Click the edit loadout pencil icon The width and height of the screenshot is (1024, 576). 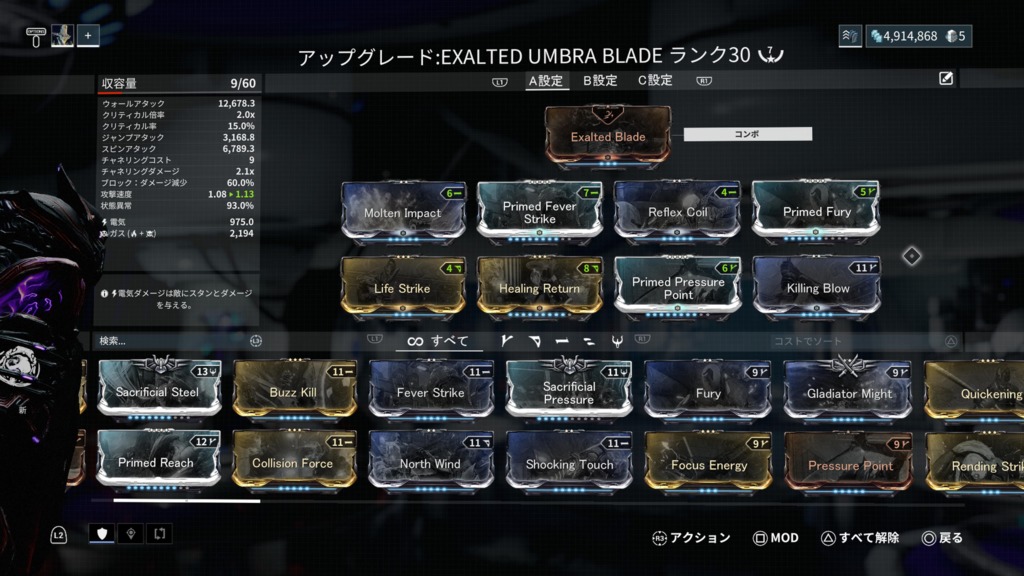tap(946, 79)
